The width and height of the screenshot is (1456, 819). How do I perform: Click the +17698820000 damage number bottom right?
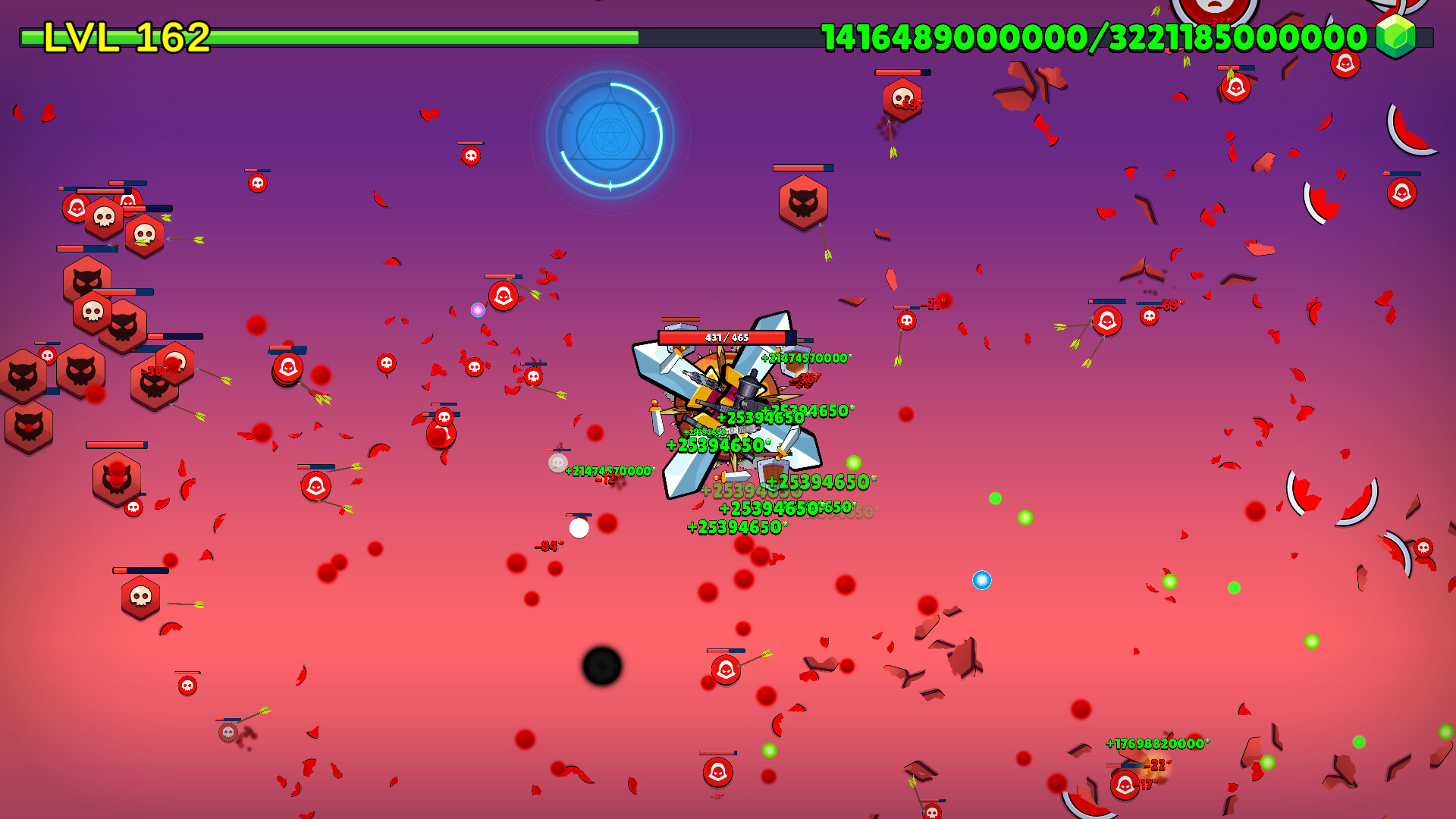pos(1156,744)
